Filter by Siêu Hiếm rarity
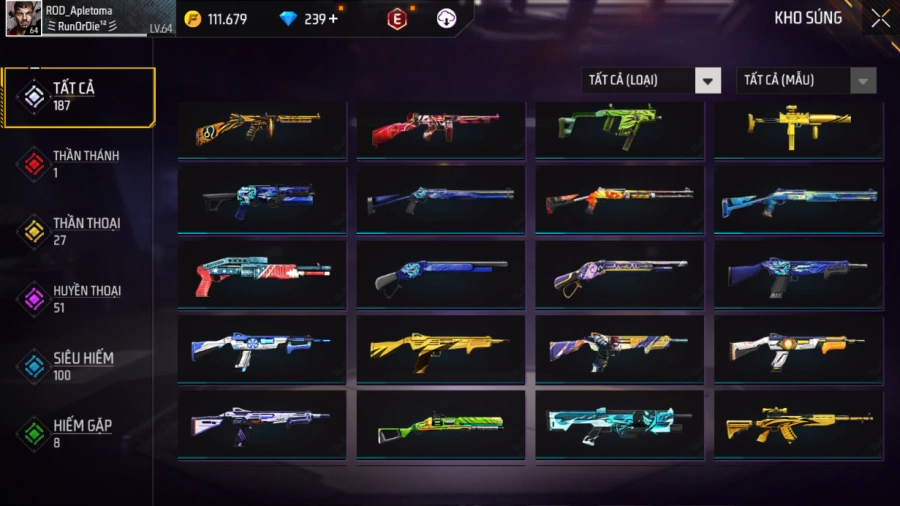This screenshot has height=506, width=900. 78,366
